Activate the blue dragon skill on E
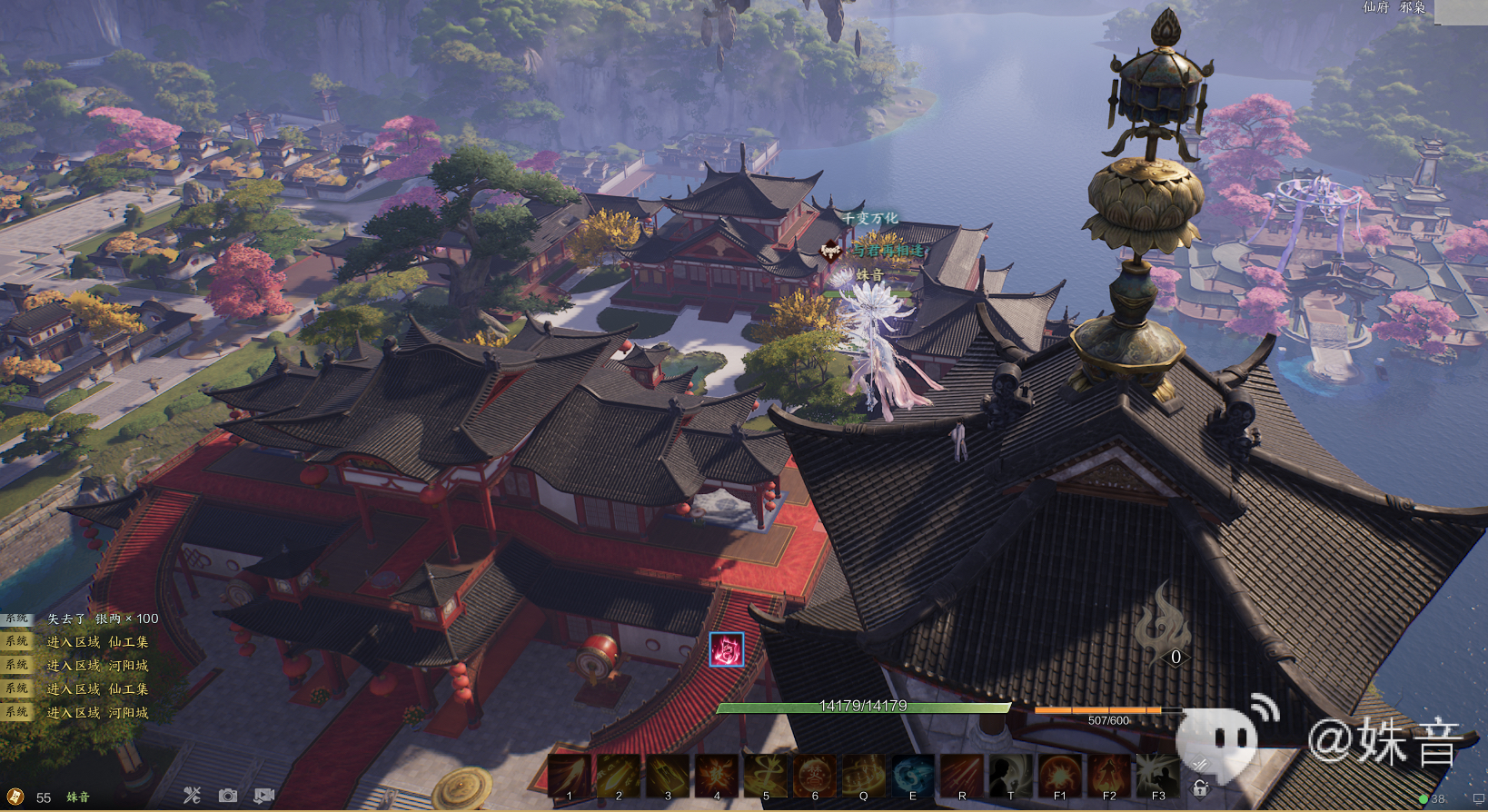This screenshot has height=812, width=1488. [x=913, y=777]
